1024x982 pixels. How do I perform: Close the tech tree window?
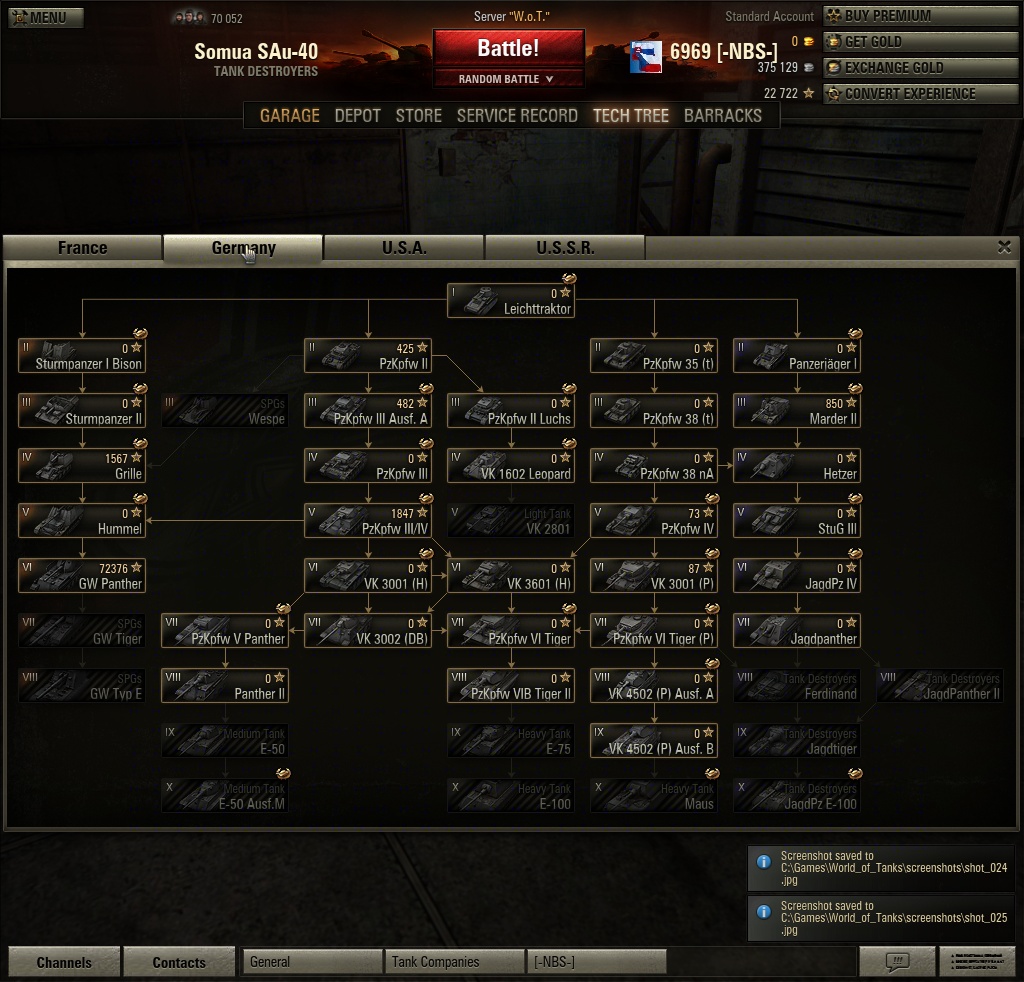pyautogui.click(x=1005, y=247)
